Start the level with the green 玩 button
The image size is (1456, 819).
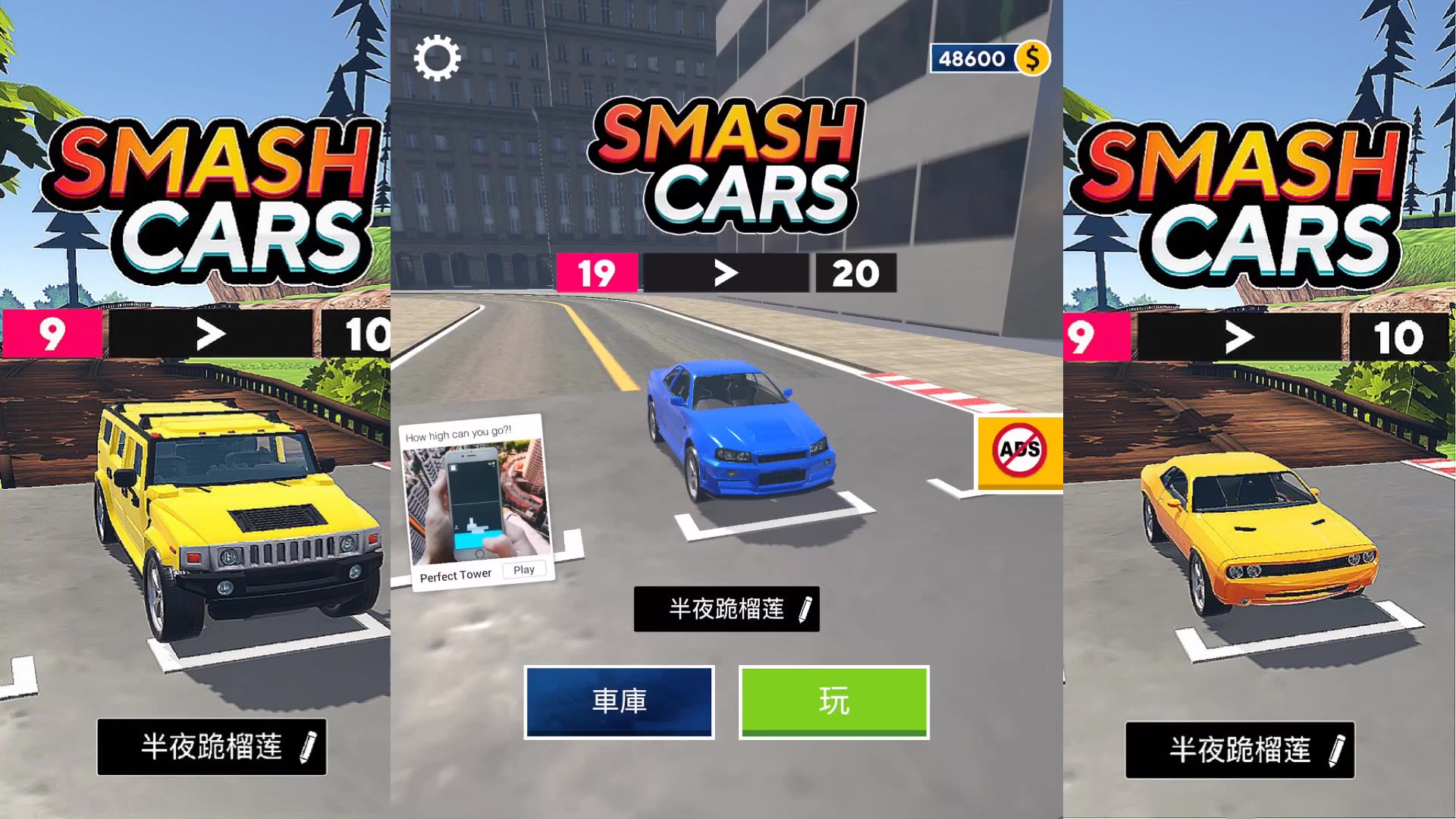[833, 701]
